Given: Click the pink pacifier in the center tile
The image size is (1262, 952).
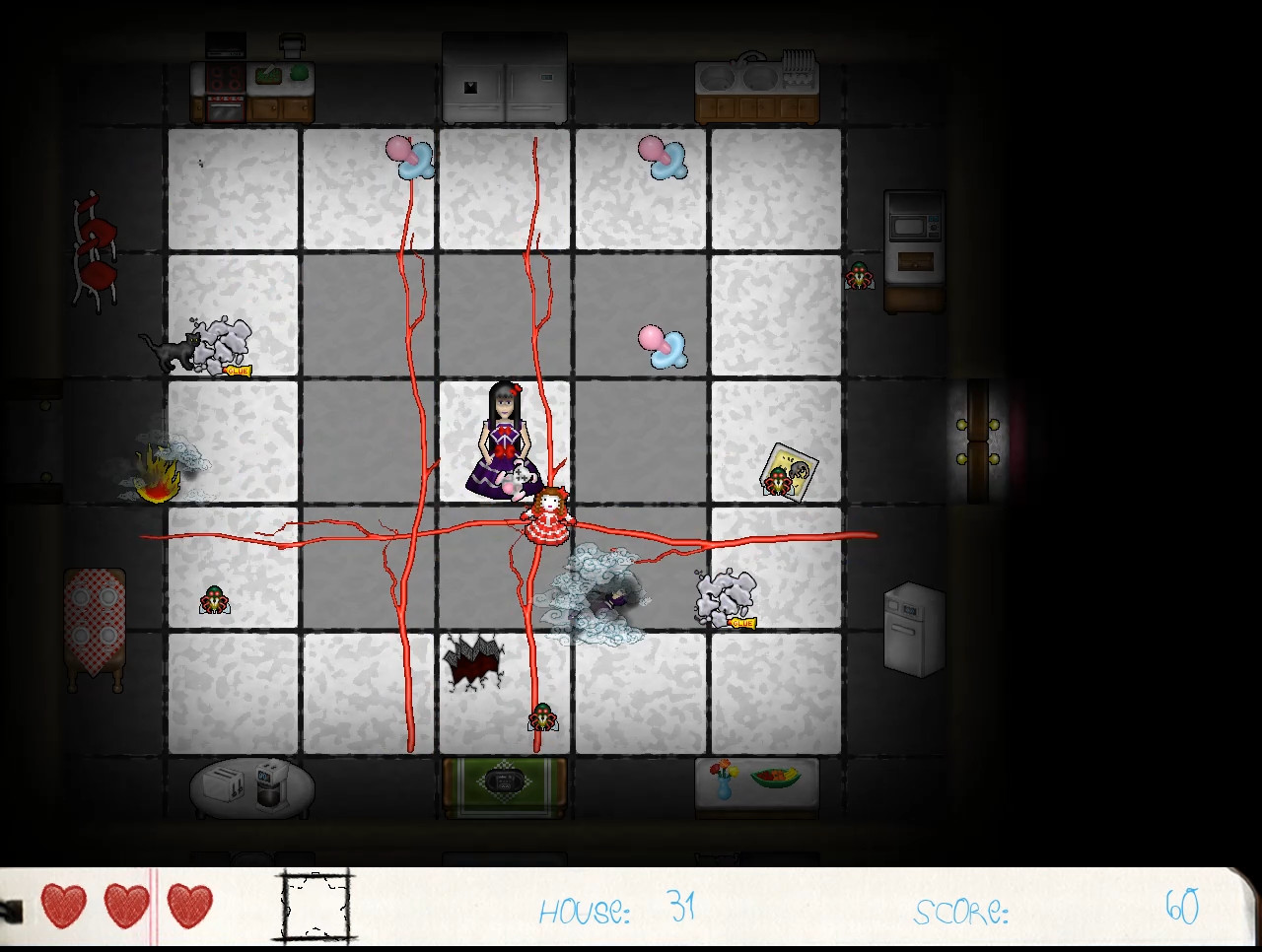Looking at the screenshot, I should click(664, 343).
